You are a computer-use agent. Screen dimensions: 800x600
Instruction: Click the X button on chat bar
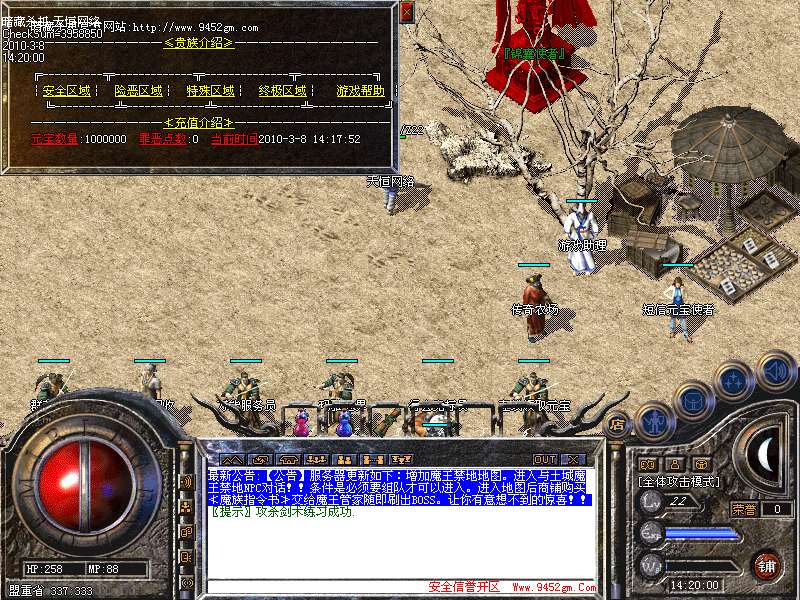click(574, 459)
